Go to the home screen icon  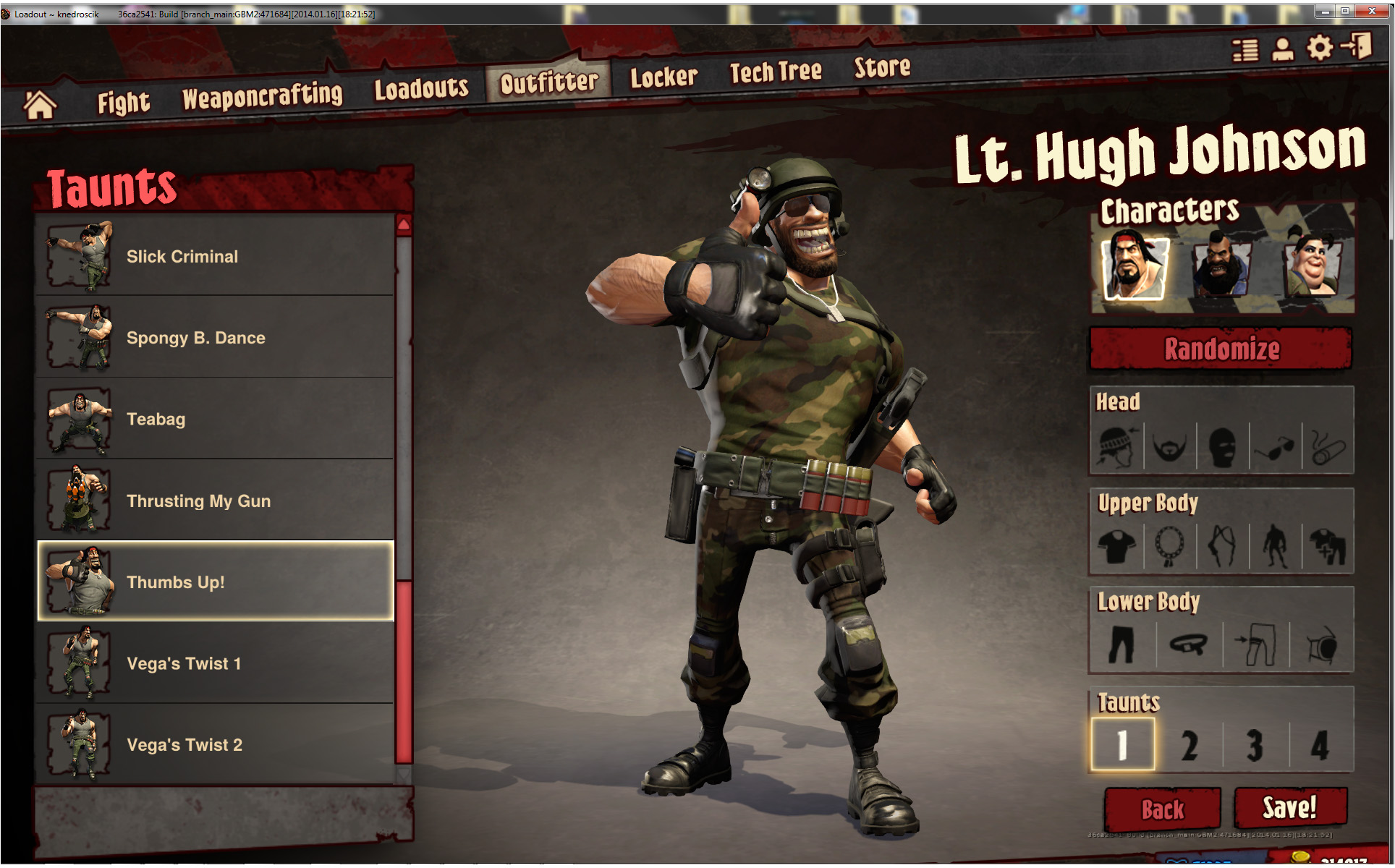[40, 105]
